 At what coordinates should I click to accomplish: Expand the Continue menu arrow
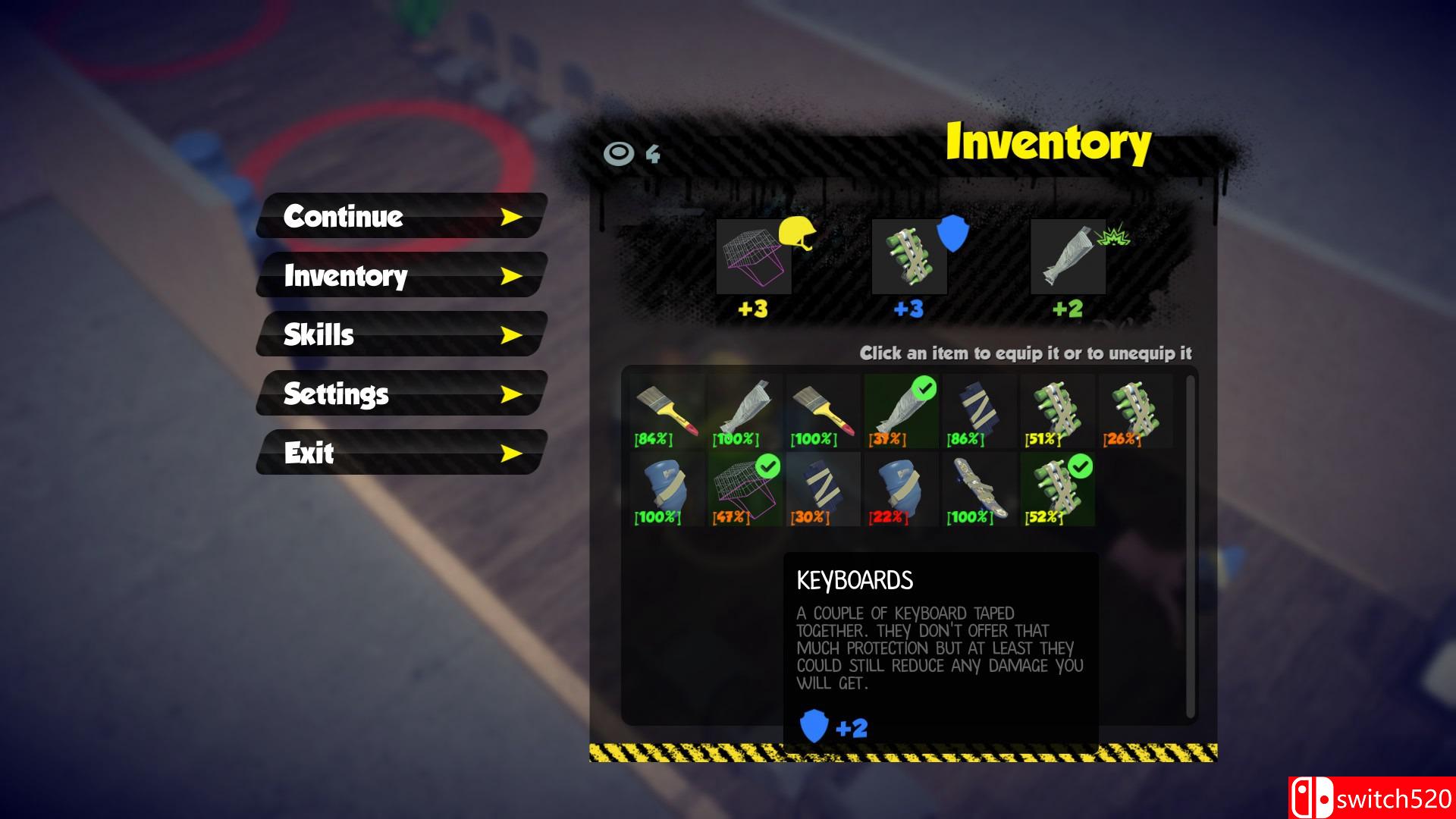click(x=513, y=217)
